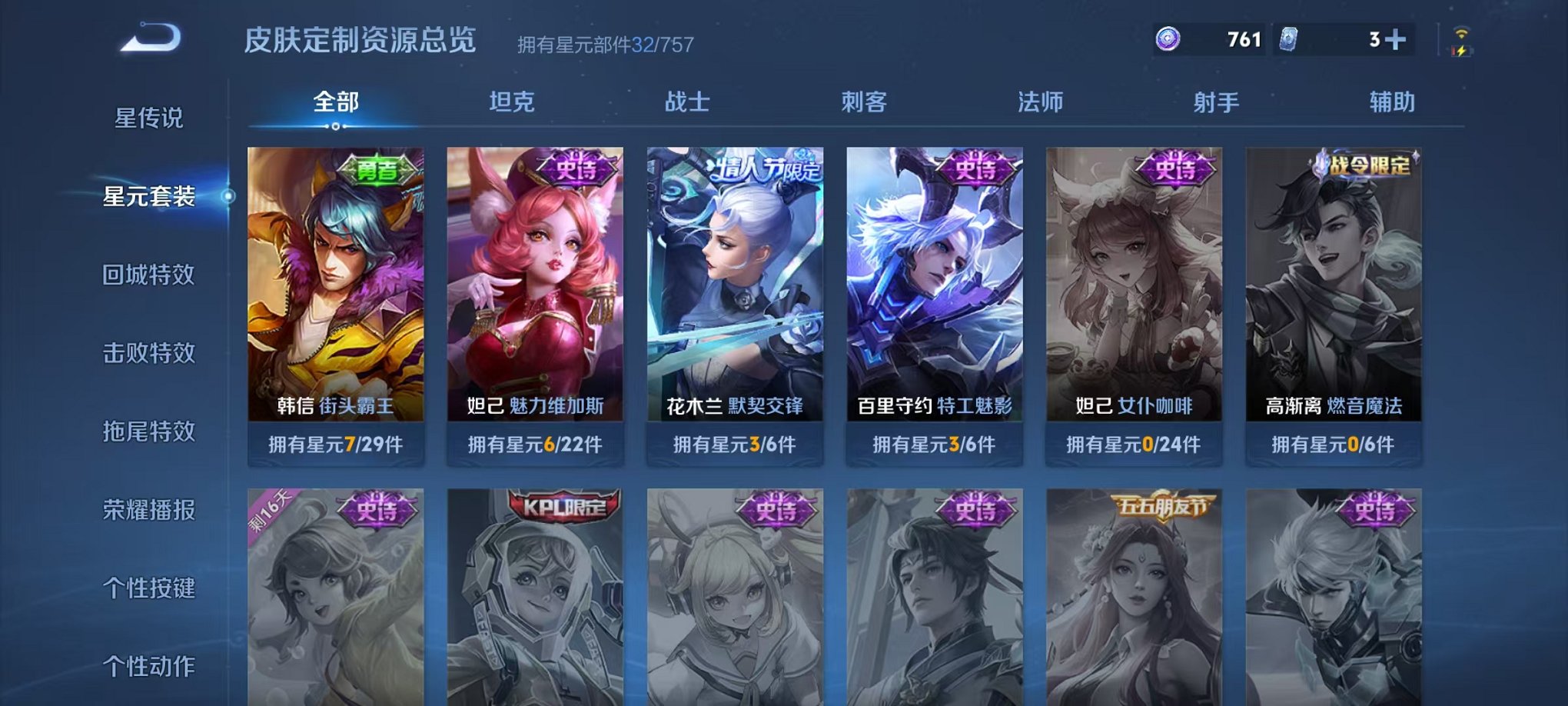Screen dimensions: 1568x706
Task: Click the battery status icon top right
Action: pyautogui.click(x=1460, y=50)
